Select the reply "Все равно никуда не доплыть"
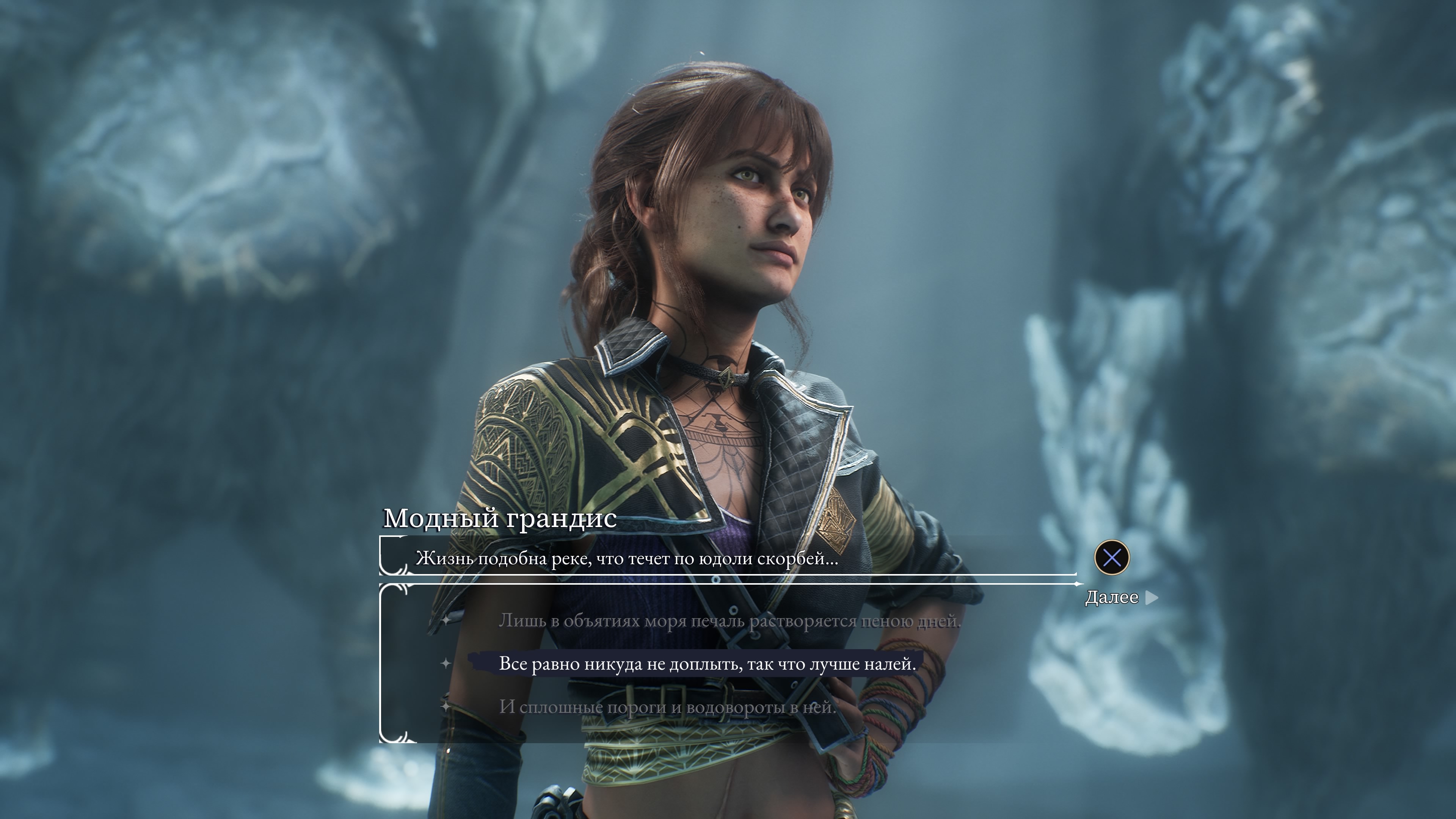Viewport: 1456px width, 819px height. pos(706,664)
